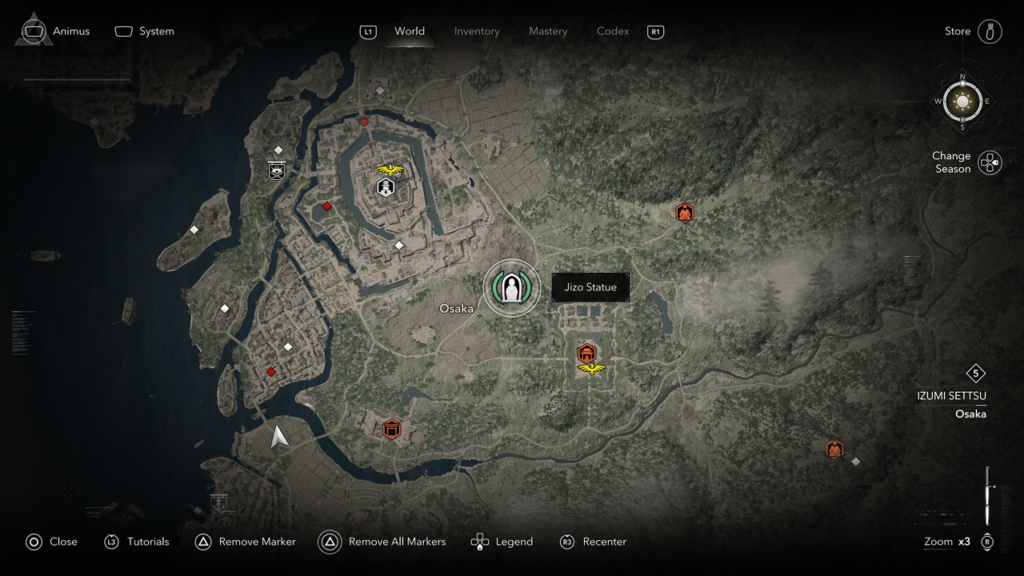Open the Tutorials

[x=137, y=542]
